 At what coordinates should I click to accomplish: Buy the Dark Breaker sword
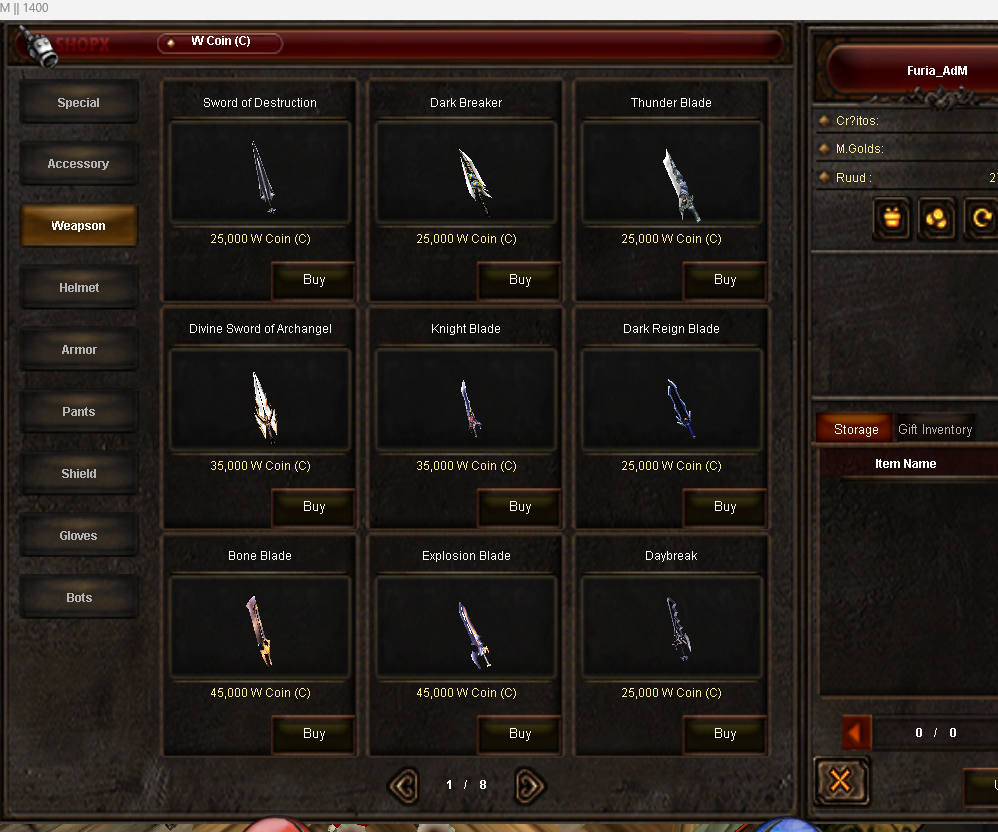pyautogui.click(x=520, y=281)
